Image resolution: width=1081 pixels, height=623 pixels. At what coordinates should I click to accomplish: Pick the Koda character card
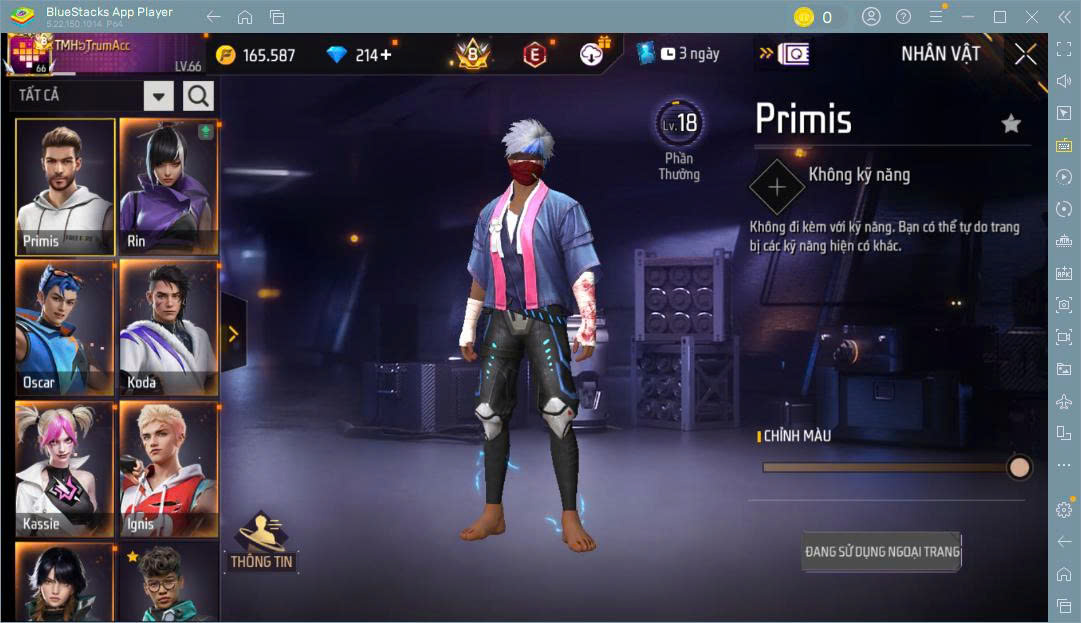(168, 328)
